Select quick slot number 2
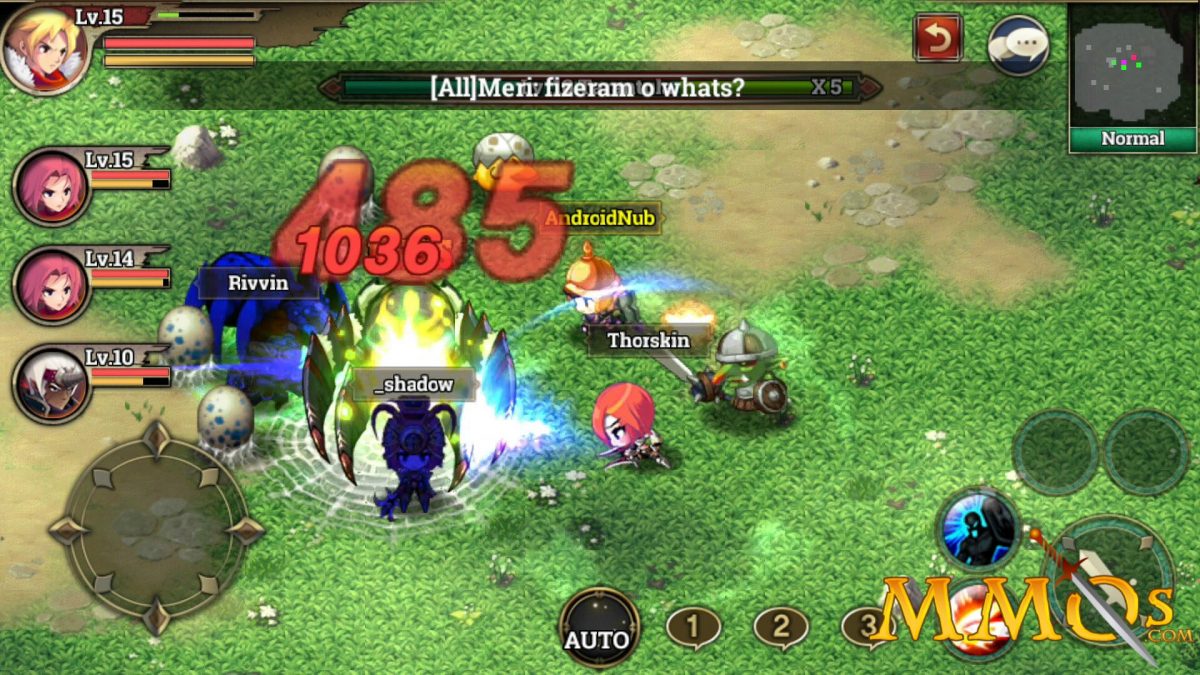This screenshot has width=1200, height=675. pyautogui.click(x=781, y=628)
